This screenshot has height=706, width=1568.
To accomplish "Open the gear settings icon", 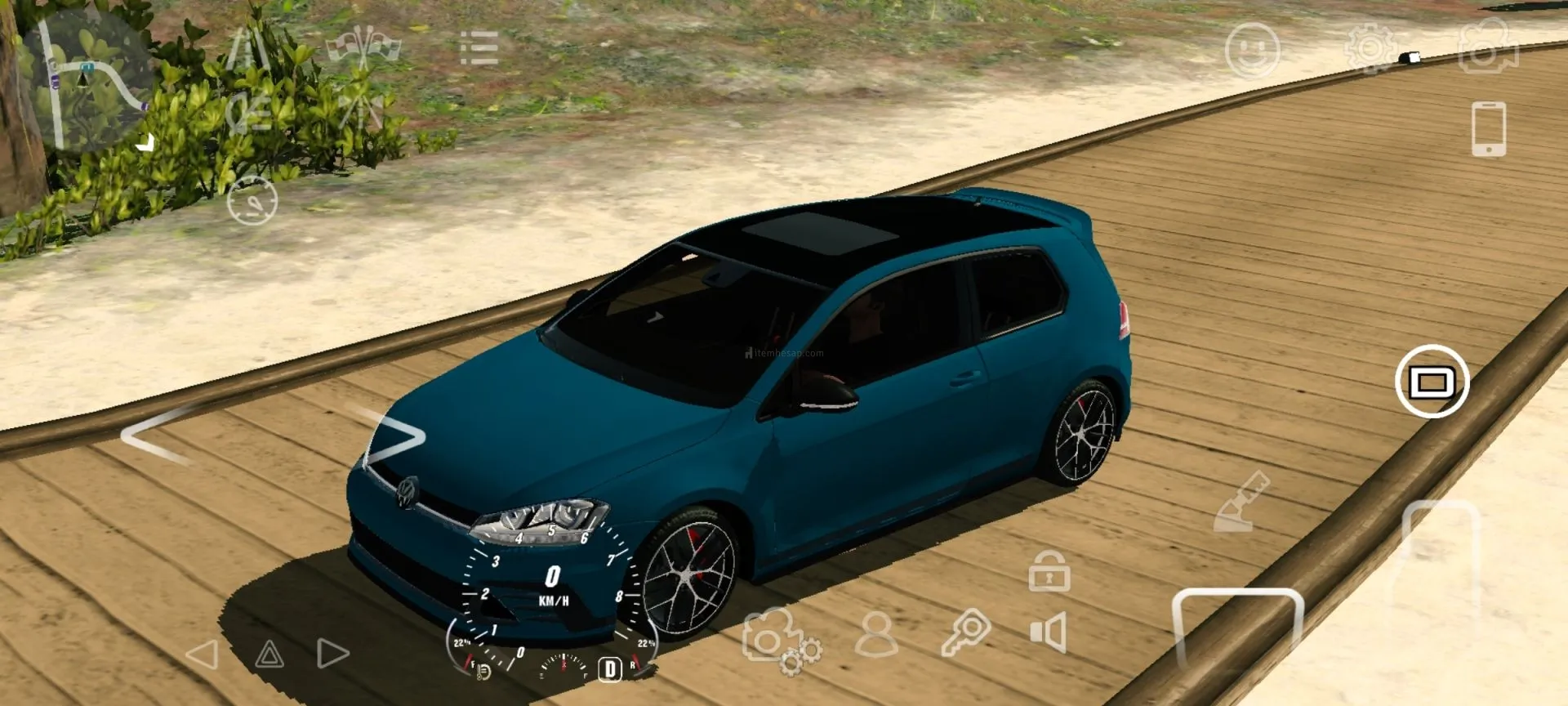I will pos(1370,49).
